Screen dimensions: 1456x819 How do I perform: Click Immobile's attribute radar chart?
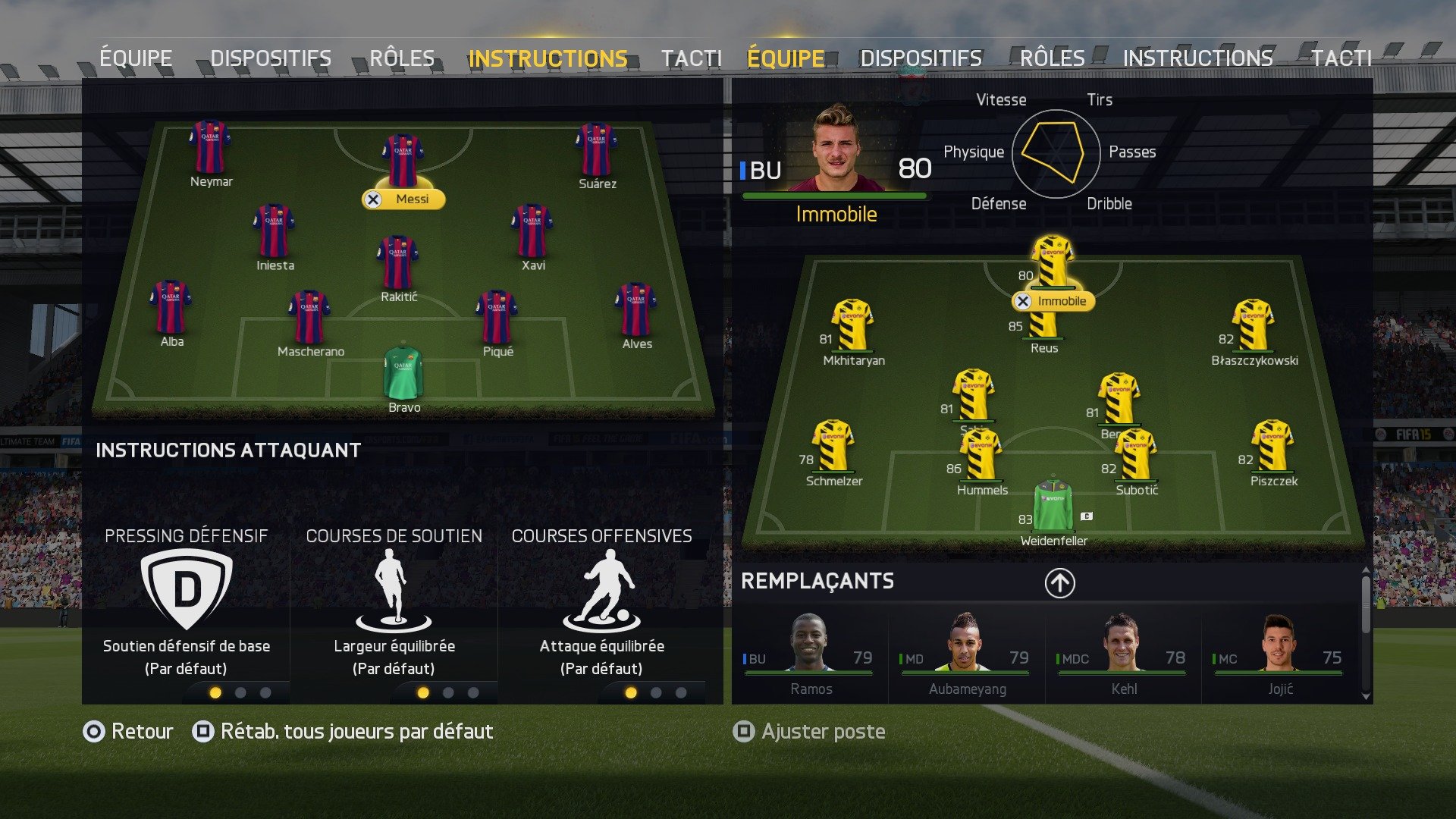pyautogui.click(x=1054, y=152)
